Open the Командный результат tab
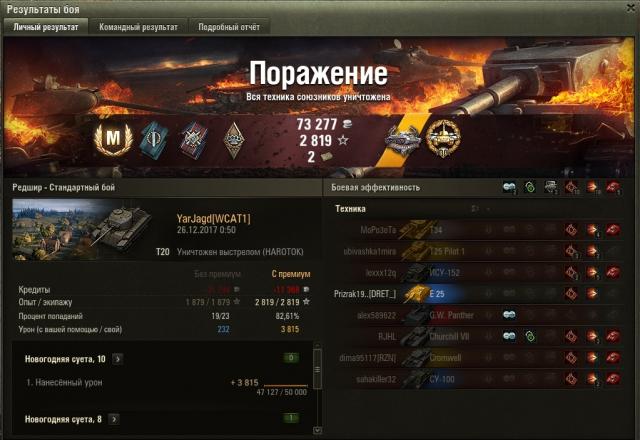Image resolution: width=640 pixels, height=440 pixels. (x=138, y=27)
